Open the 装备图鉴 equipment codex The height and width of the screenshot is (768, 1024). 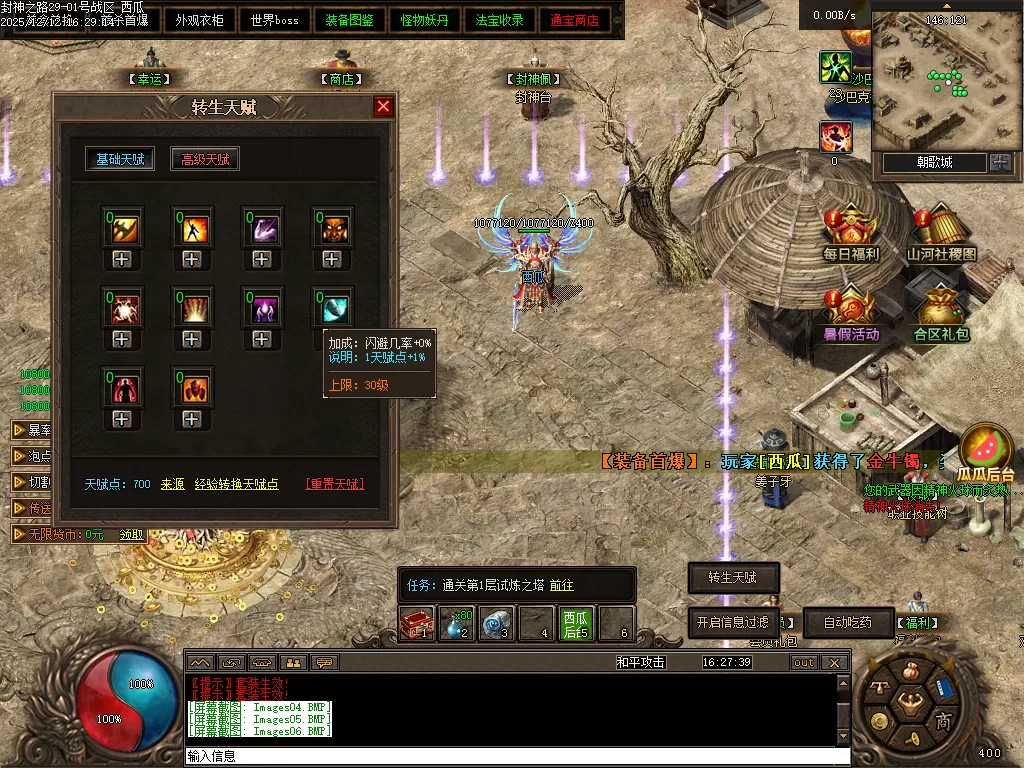[350, 20]
